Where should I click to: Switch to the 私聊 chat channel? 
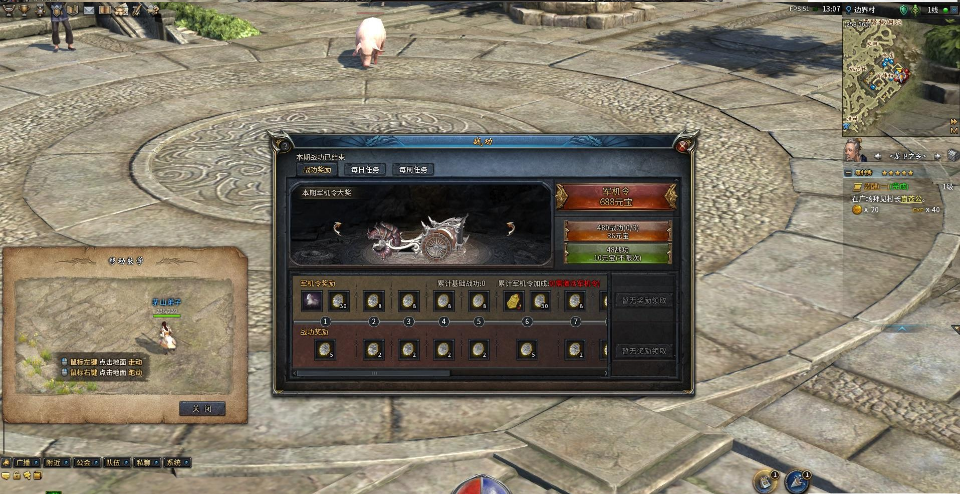tap(143, 463)
